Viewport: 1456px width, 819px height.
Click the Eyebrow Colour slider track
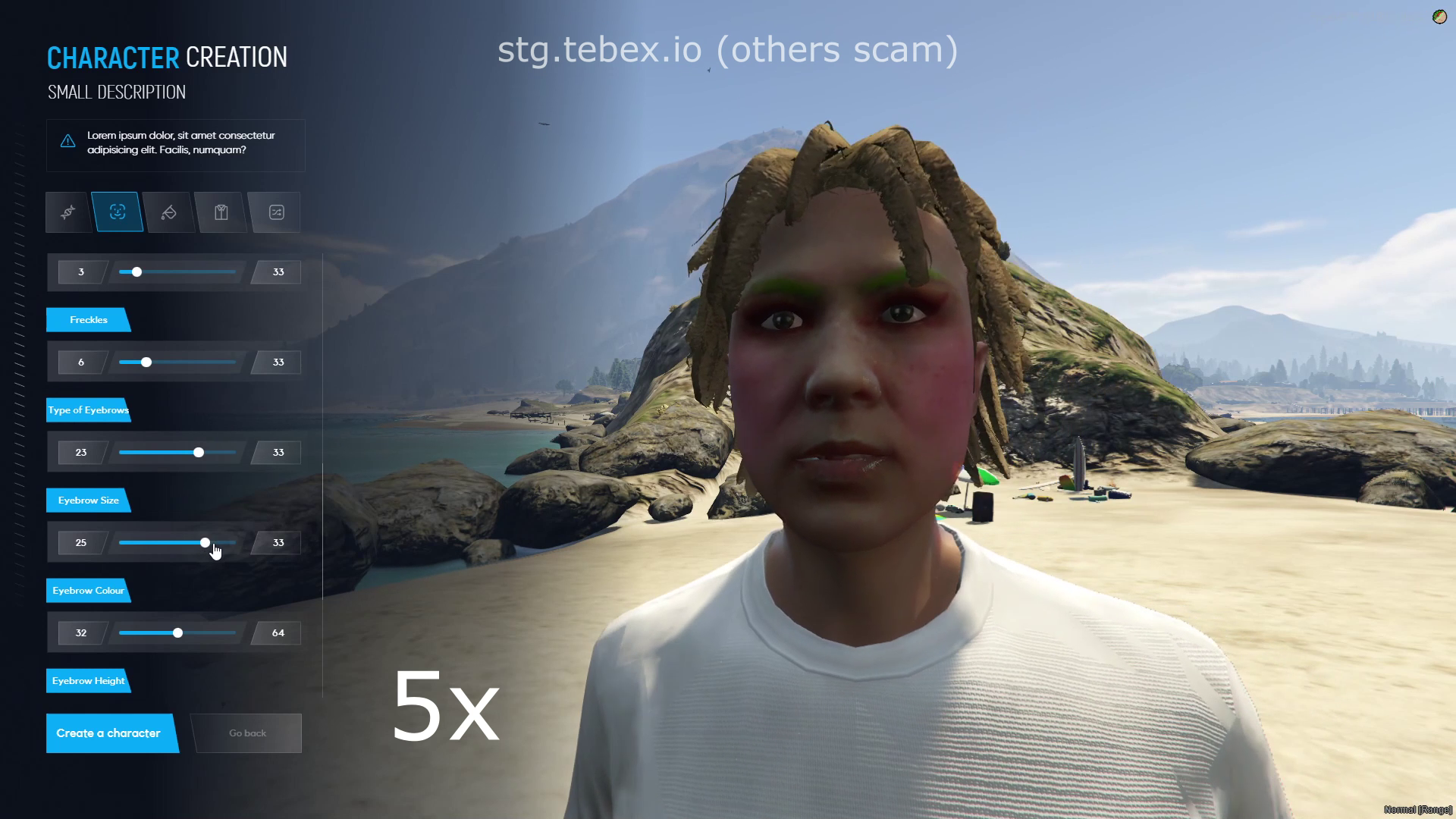click(176, 632)
